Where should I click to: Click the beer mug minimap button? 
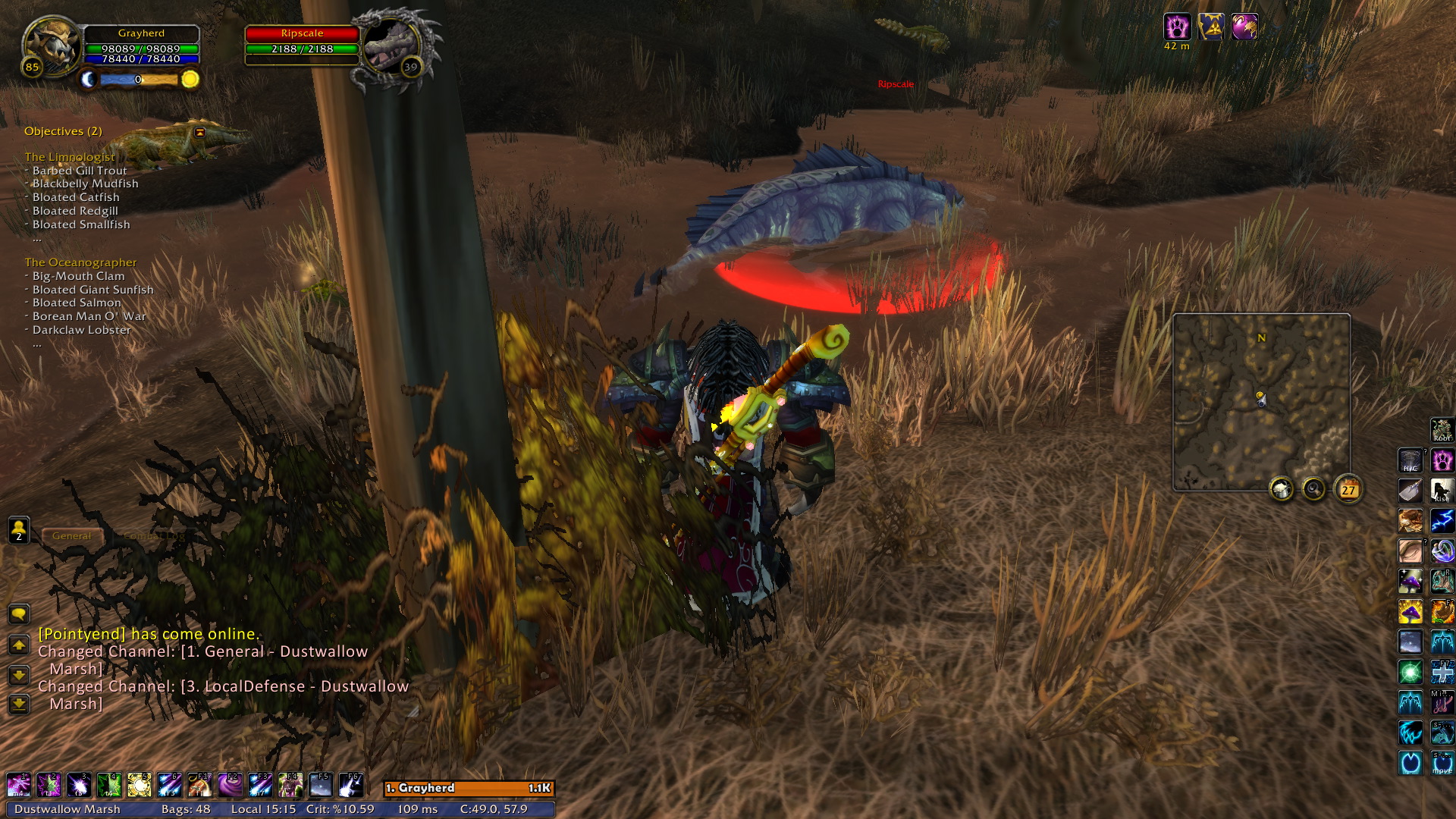pos(1282,490)
